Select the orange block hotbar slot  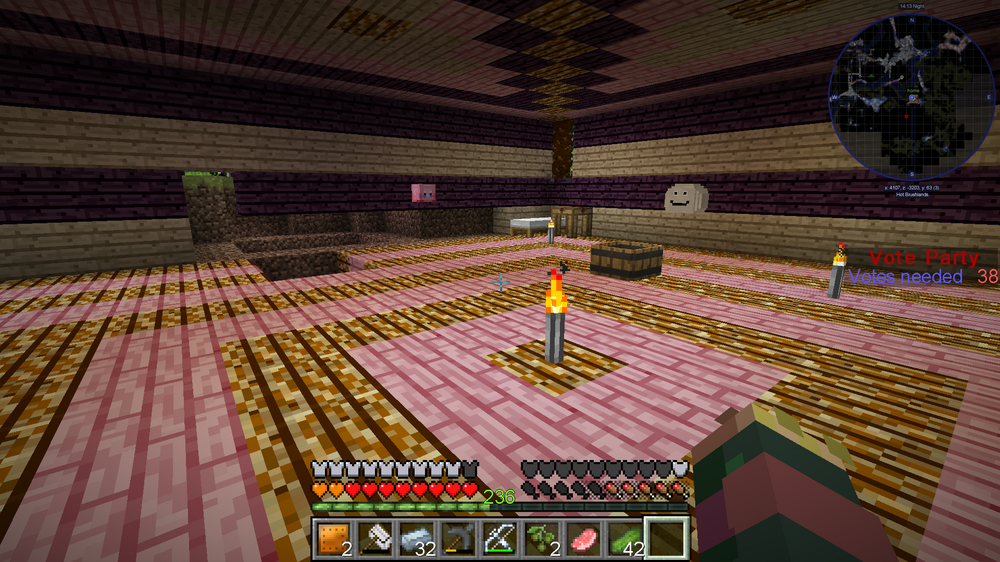point(332,540)
